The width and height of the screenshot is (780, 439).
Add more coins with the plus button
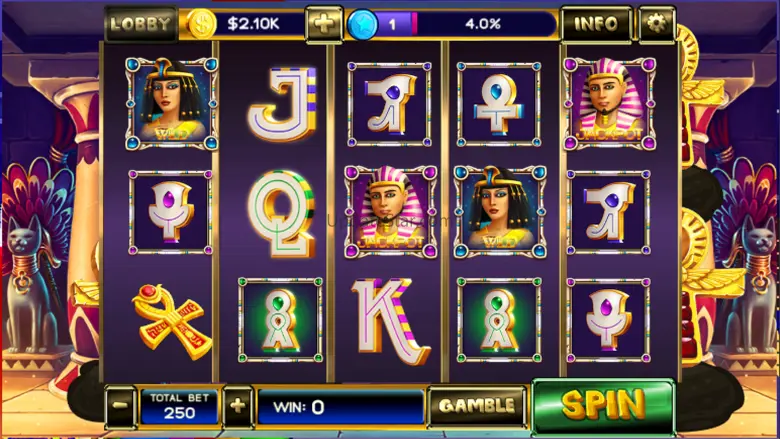coord(324,23)
